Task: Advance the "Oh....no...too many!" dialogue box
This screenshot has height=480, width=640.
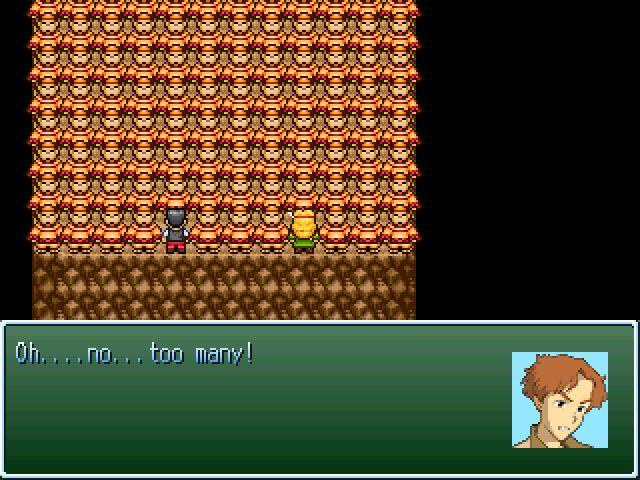Action: coord(260,398)
